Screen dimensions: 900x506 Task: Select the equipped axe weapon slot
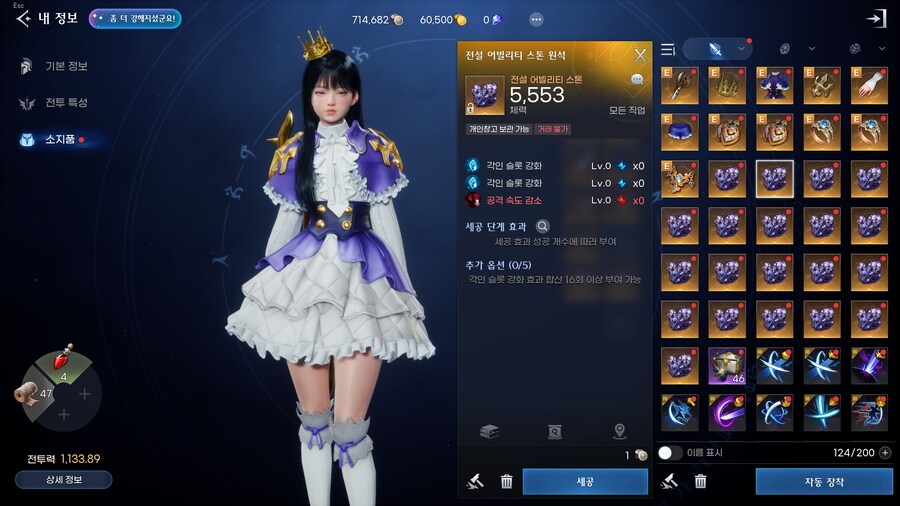click(x=679, y=85)
